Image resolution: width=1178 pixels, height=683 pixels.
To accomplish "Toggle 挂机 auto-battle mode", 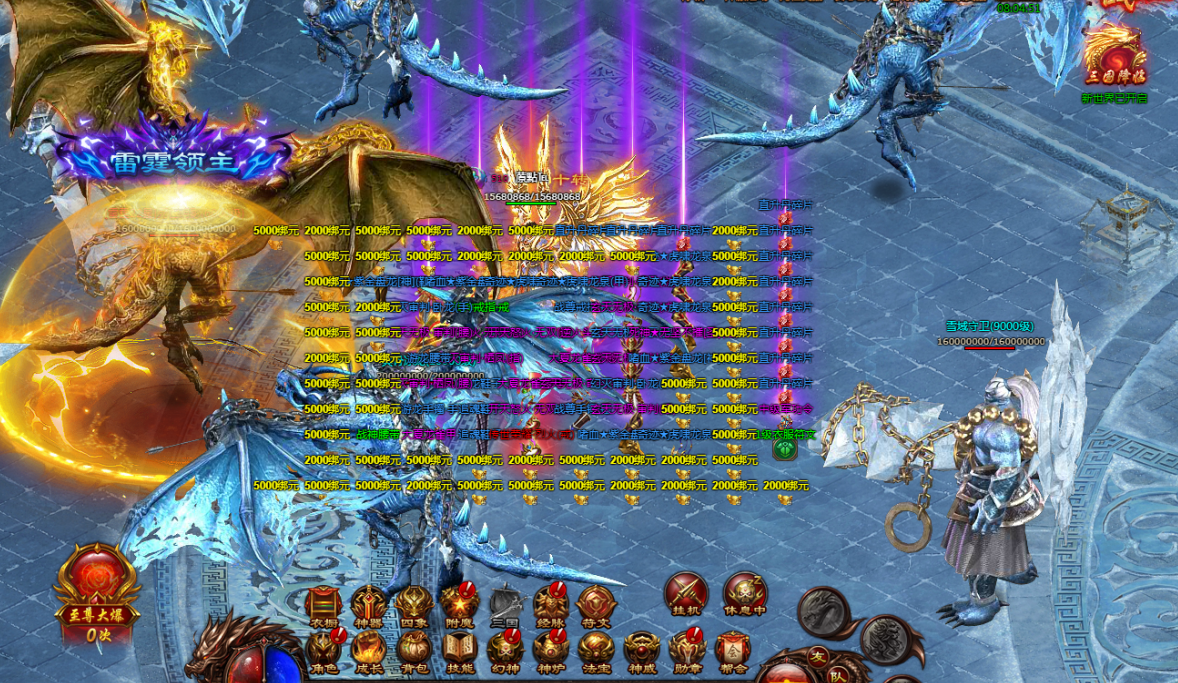I will (686, 593).
